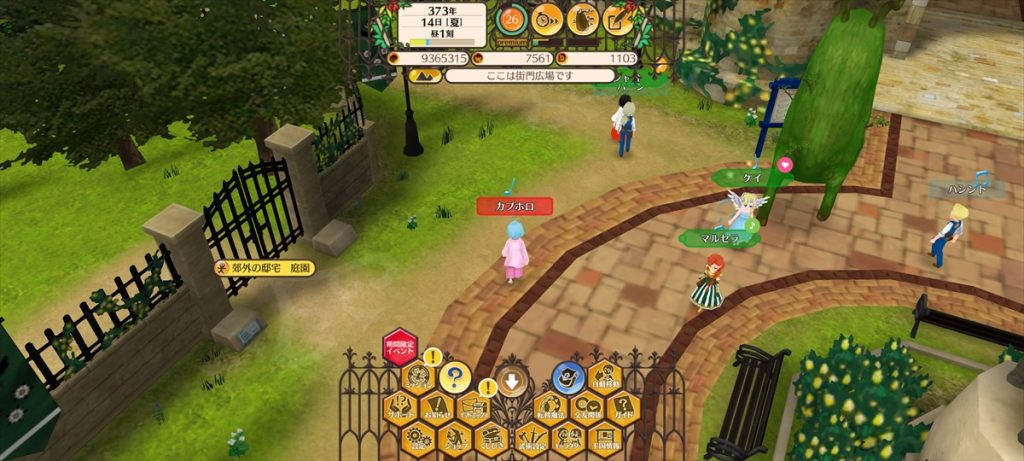Collapse the menu with the down arrow button
Image resolution: width=1024 pixels, height=461 pixels.
(512, 380)
